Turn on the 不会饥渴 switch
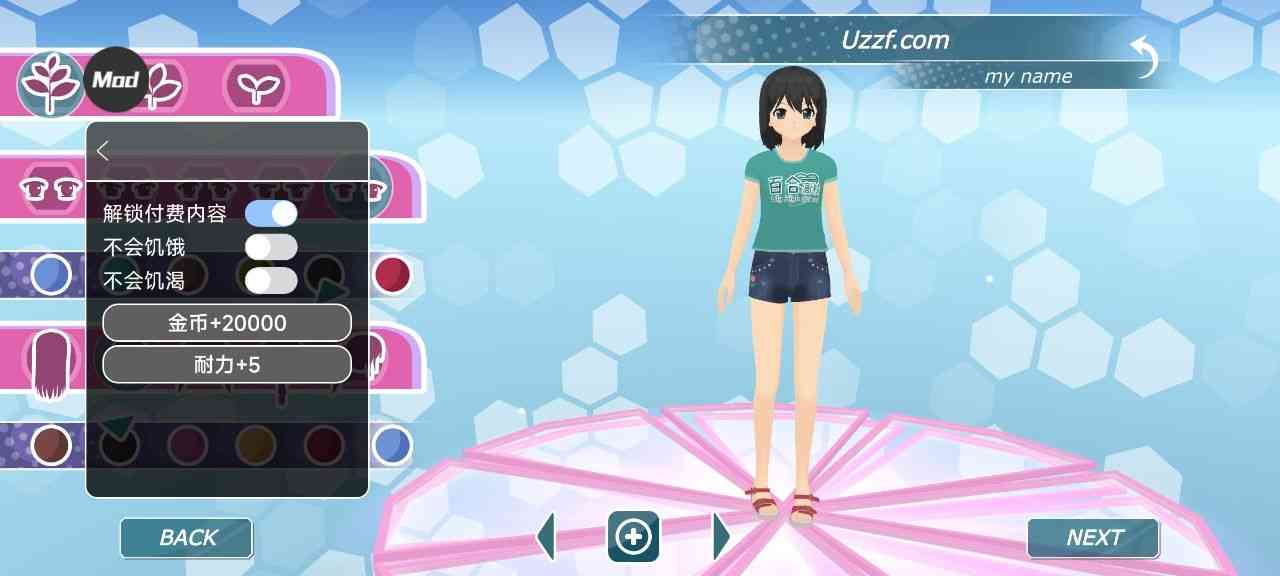 pyautogui.click(x=271, y=281)
